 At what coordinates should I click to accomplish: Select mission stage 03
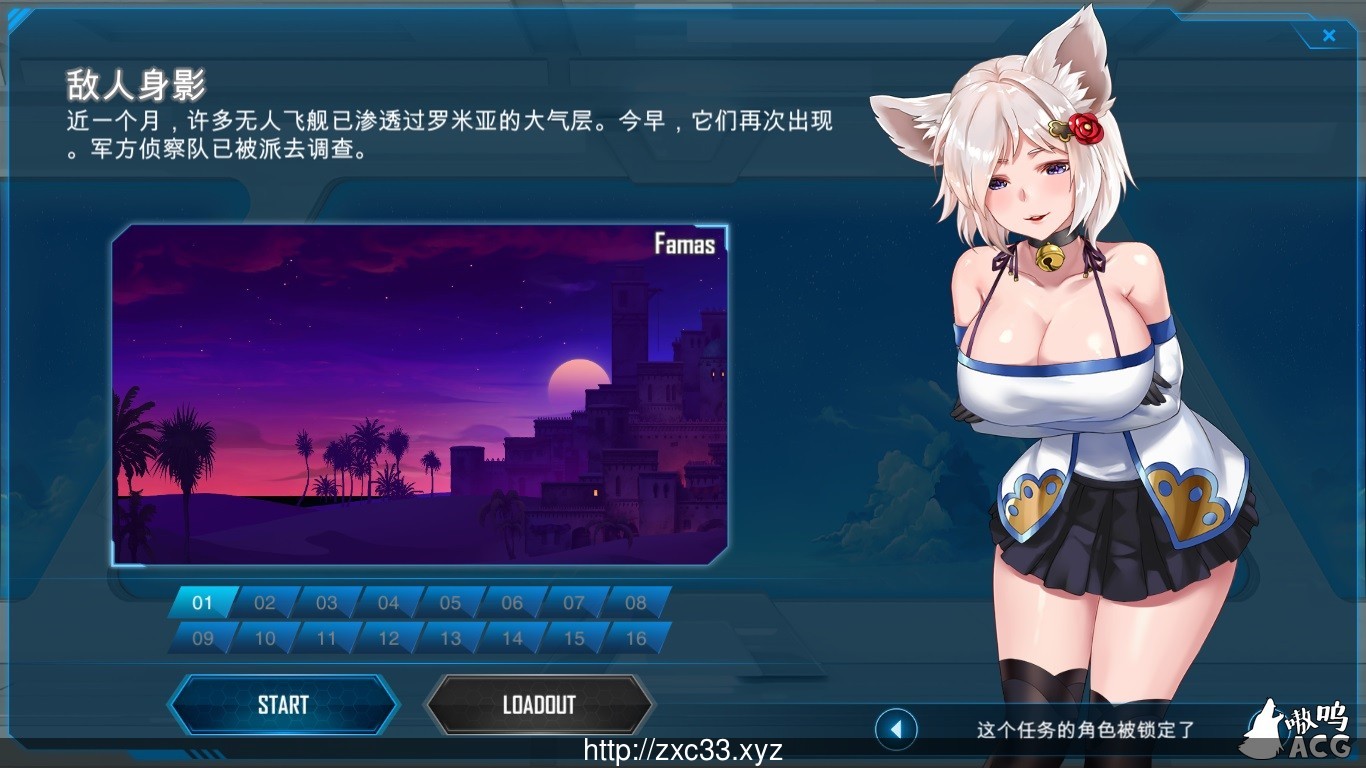[326, 603]
